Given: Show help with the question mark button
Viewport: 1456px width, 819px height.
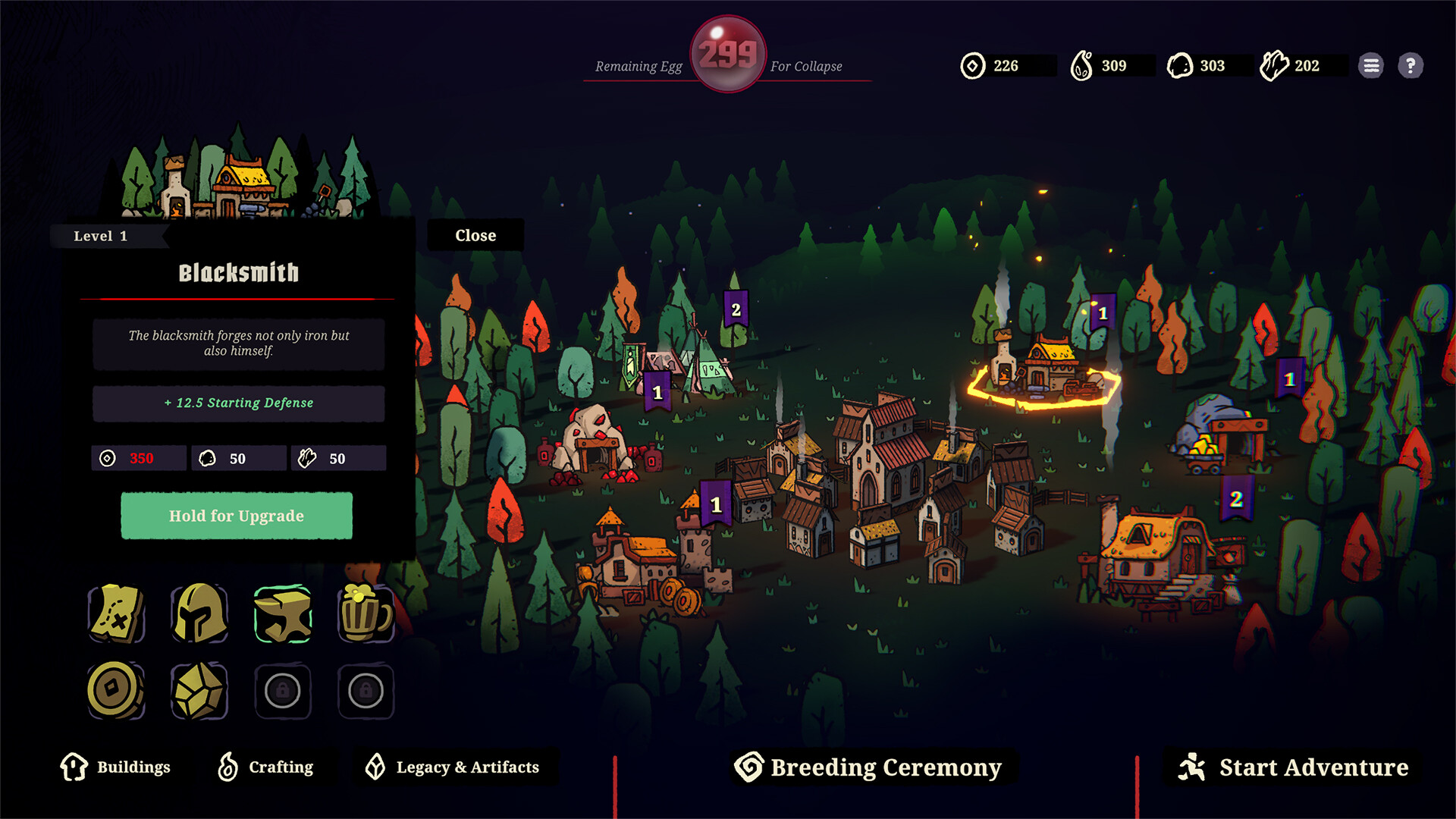Looking at the screenshot, I should coord(1410,66).
